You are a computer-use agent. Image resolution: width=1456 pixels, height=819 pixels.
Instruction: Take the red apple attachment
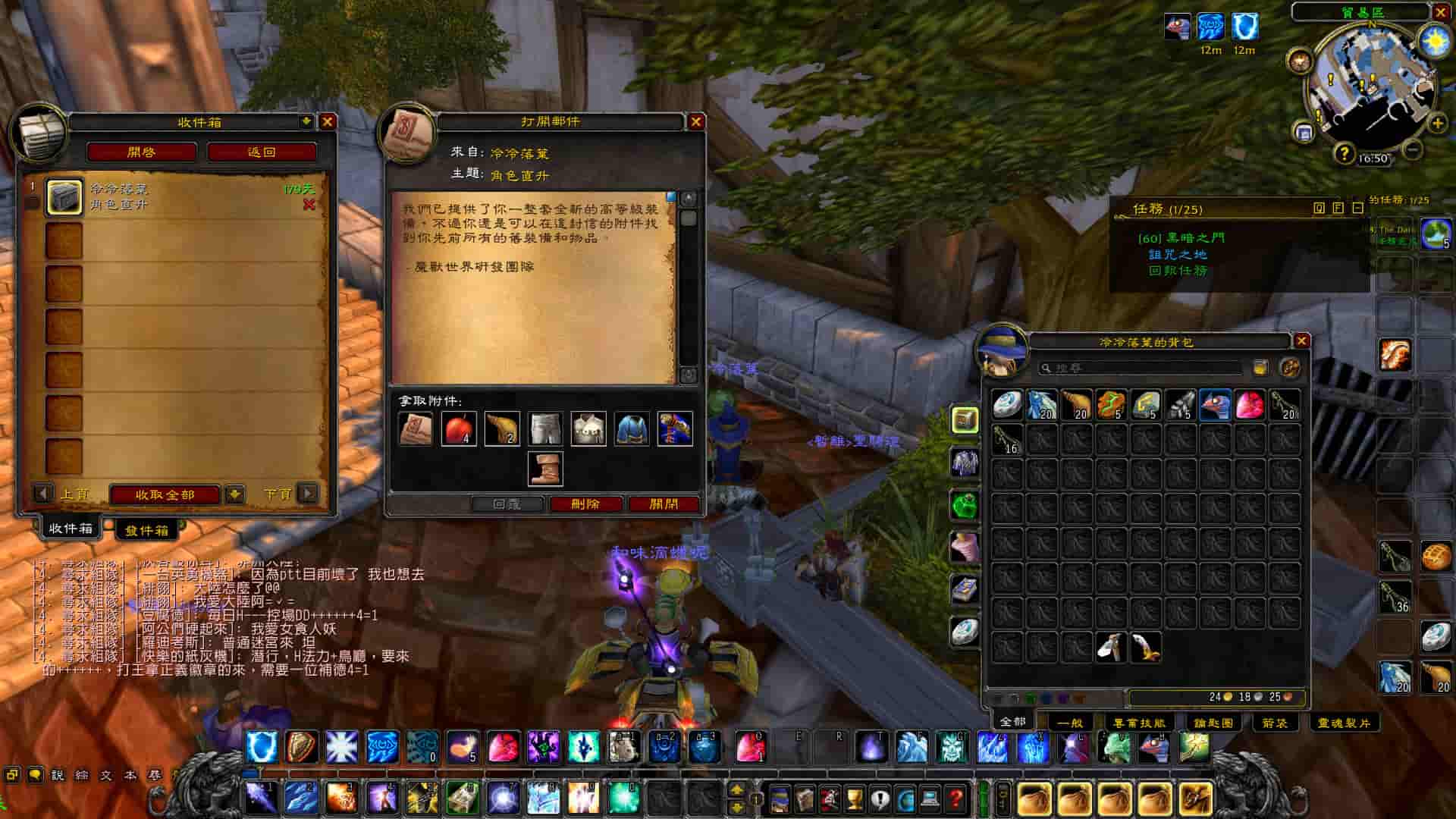point(459,428)
